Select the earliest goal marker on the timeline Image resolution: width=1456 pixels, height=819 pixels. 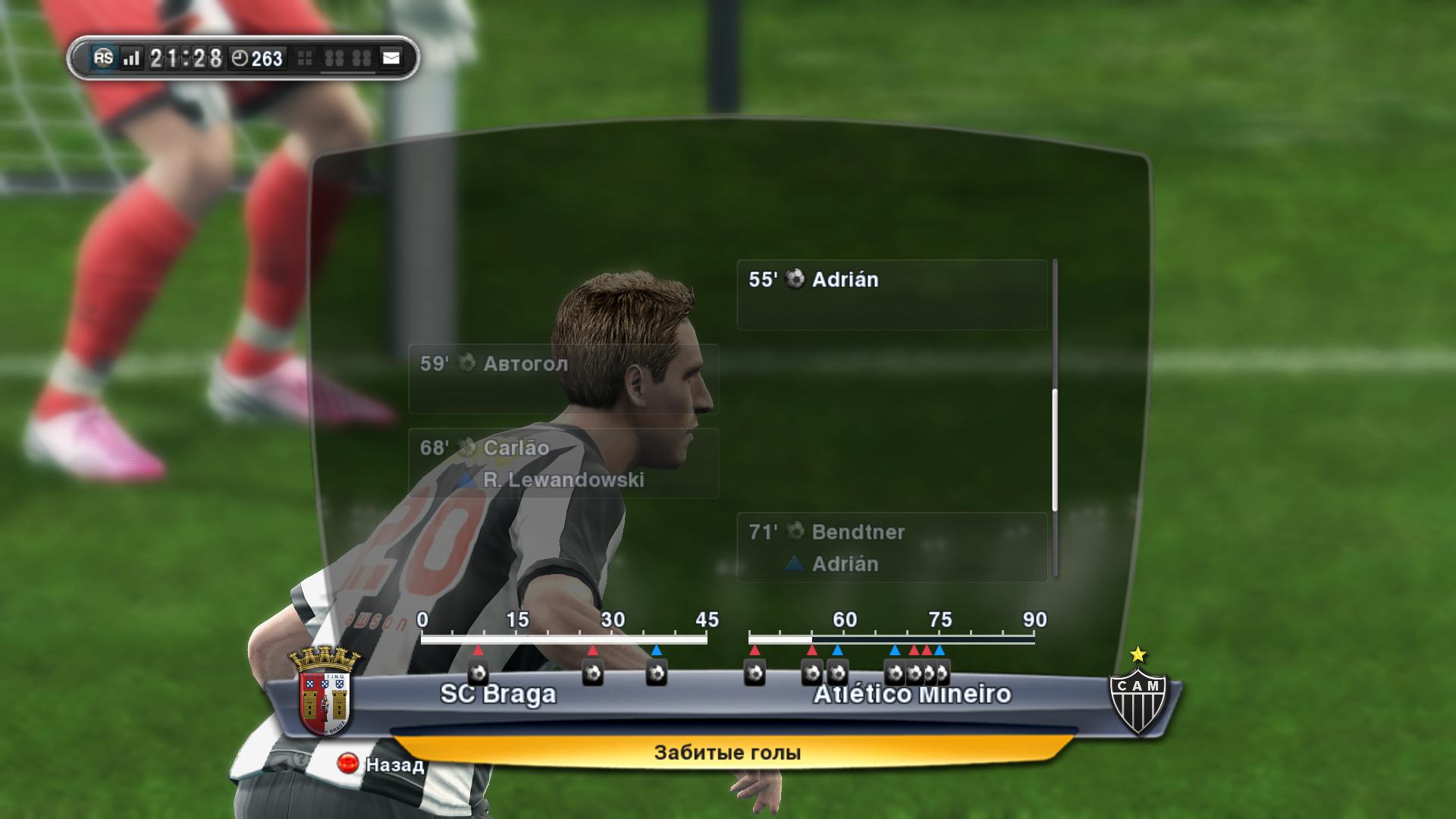478,673
